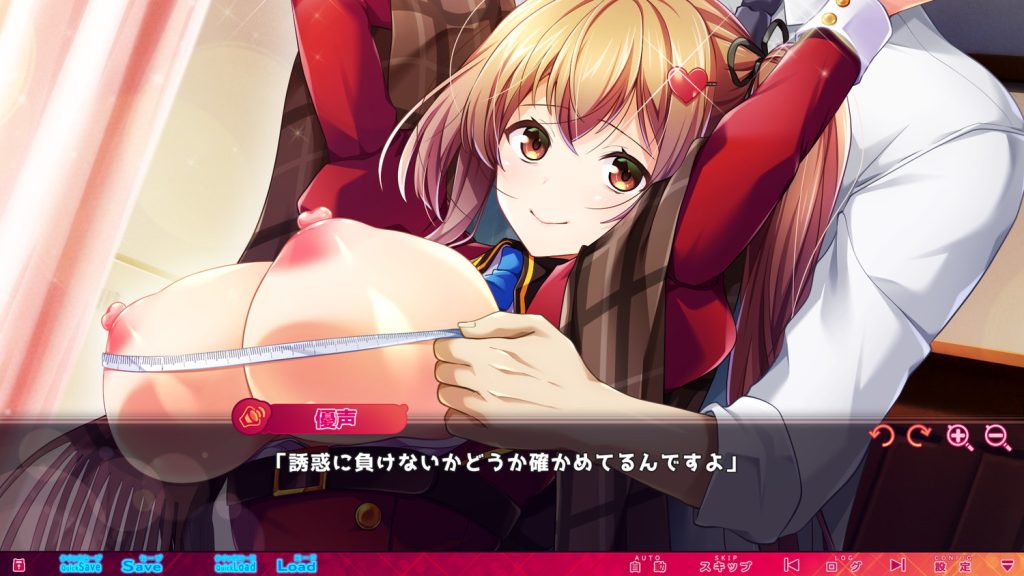The image size is (1024, 576).
Task: Activate Skip mode (スキップ)
Action: (x=726, y=565)
